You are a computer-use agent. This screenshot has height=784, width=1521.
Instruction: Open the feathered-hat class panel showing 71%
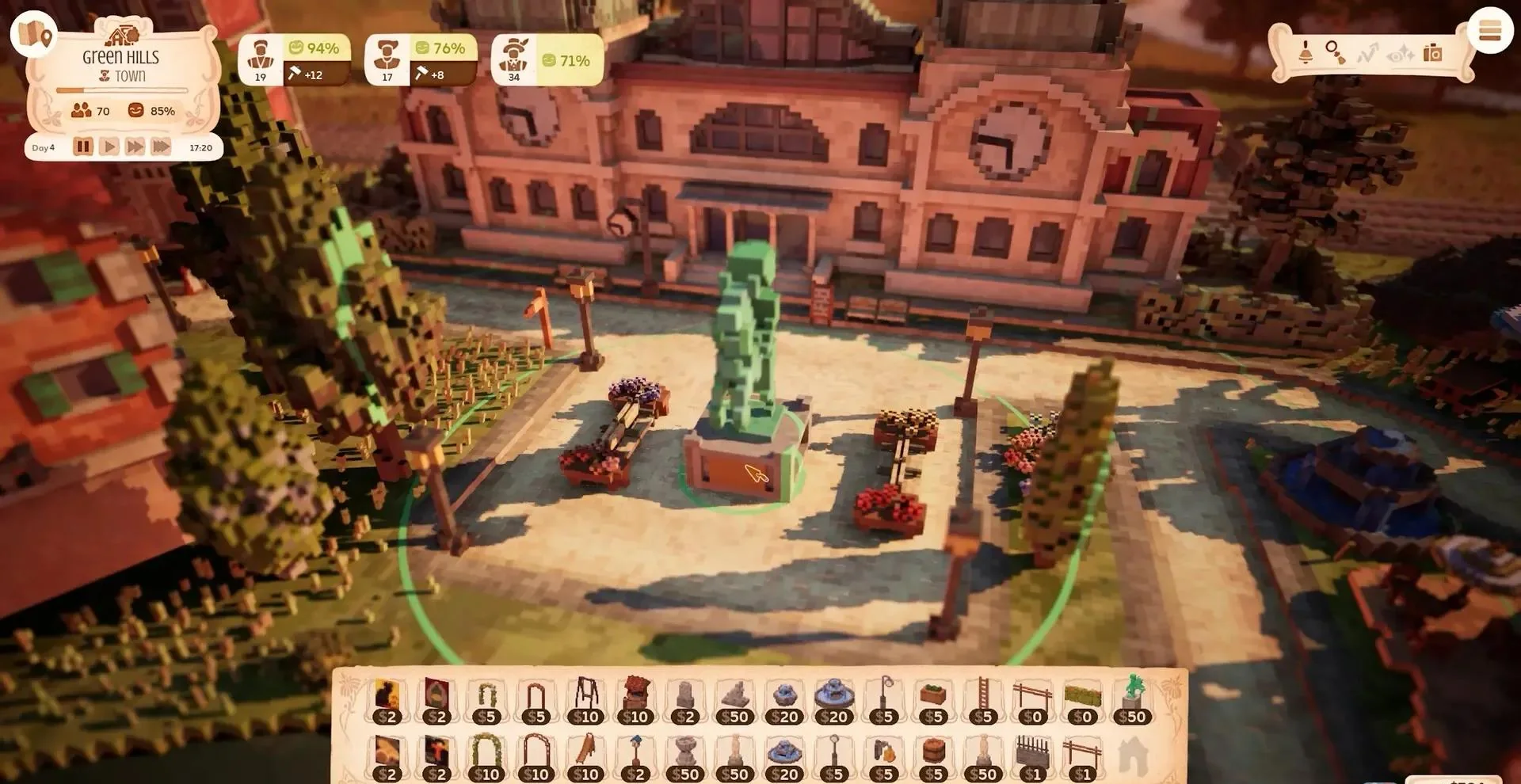[547, 60]
